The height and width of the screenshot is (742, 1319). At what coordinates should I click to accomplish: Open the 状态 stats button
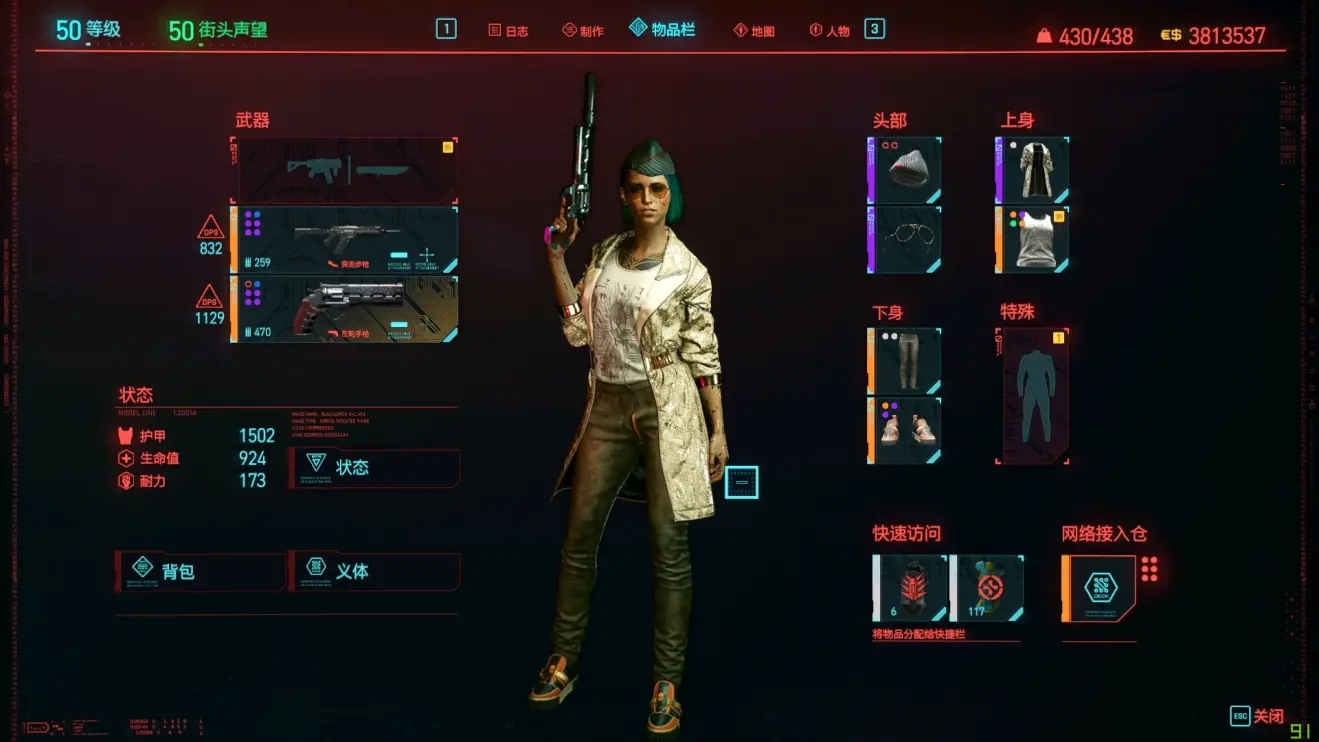click(375, 467)
